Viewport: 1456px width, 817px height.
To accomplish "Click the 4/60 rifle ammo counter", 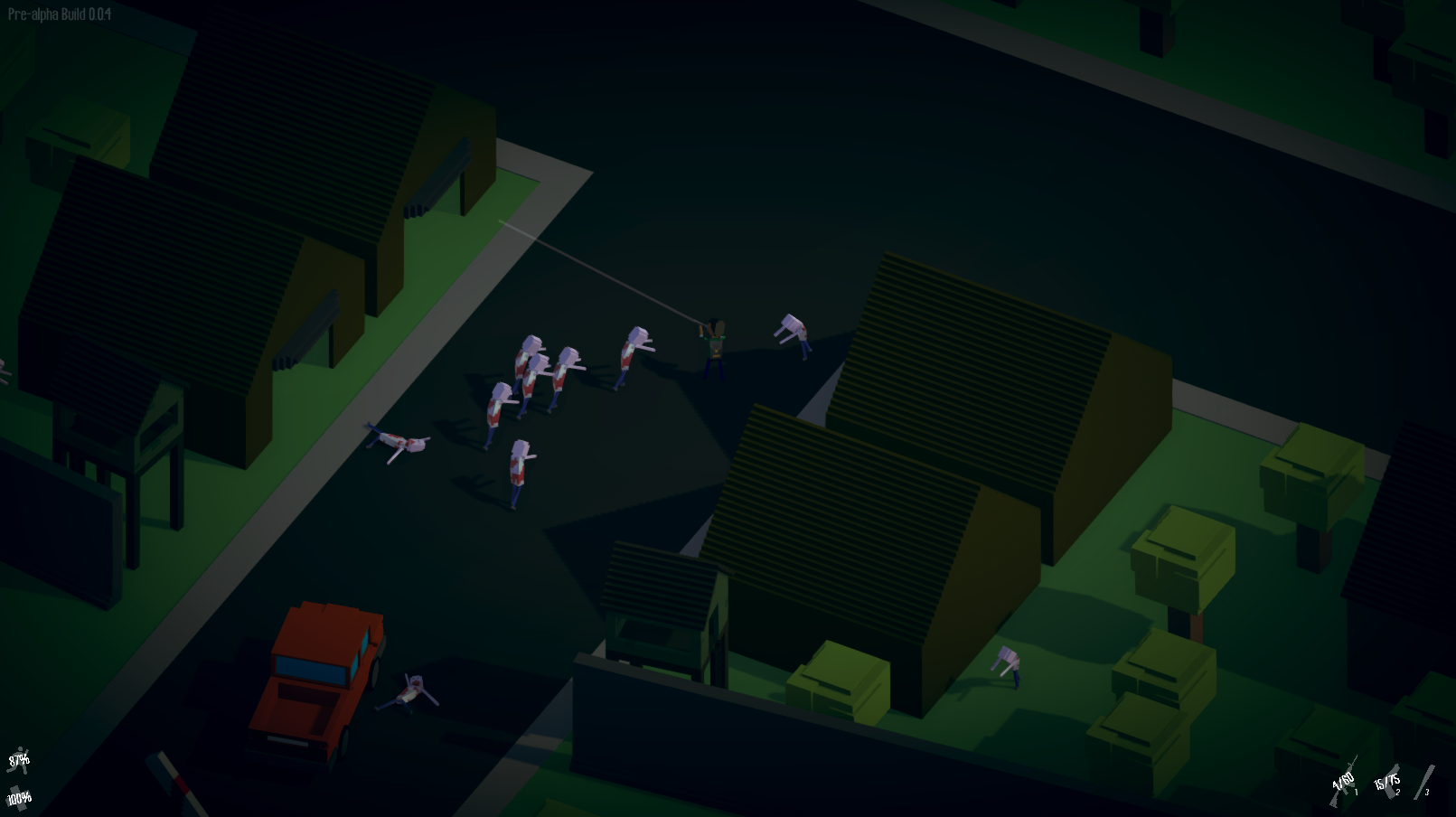I will coord(1345,779).
